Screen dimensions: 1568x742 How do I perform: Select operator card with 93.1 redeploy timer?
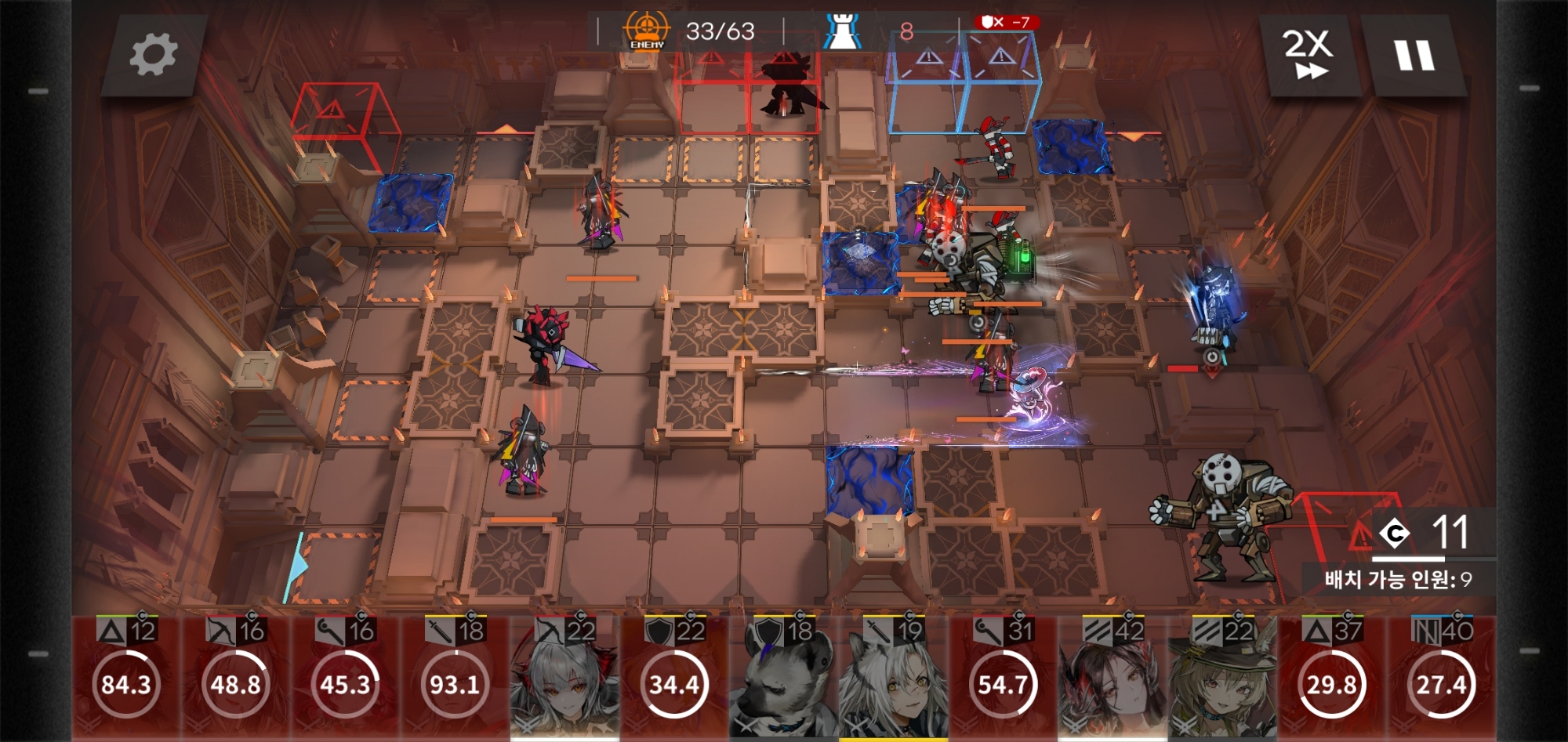[x=455, y=679]
